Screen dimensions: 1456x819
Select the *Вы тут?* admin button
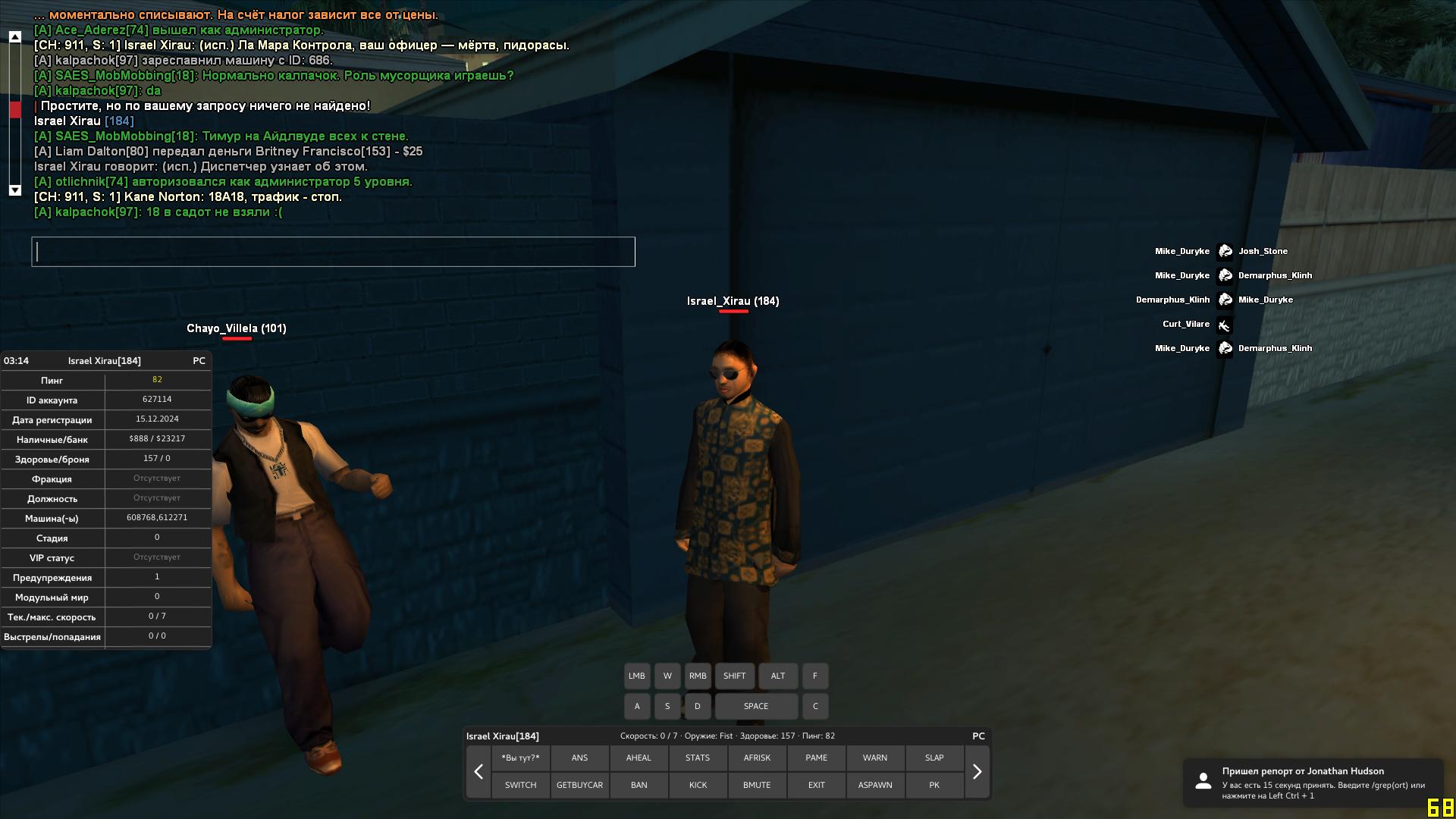[x=520, y=758]
